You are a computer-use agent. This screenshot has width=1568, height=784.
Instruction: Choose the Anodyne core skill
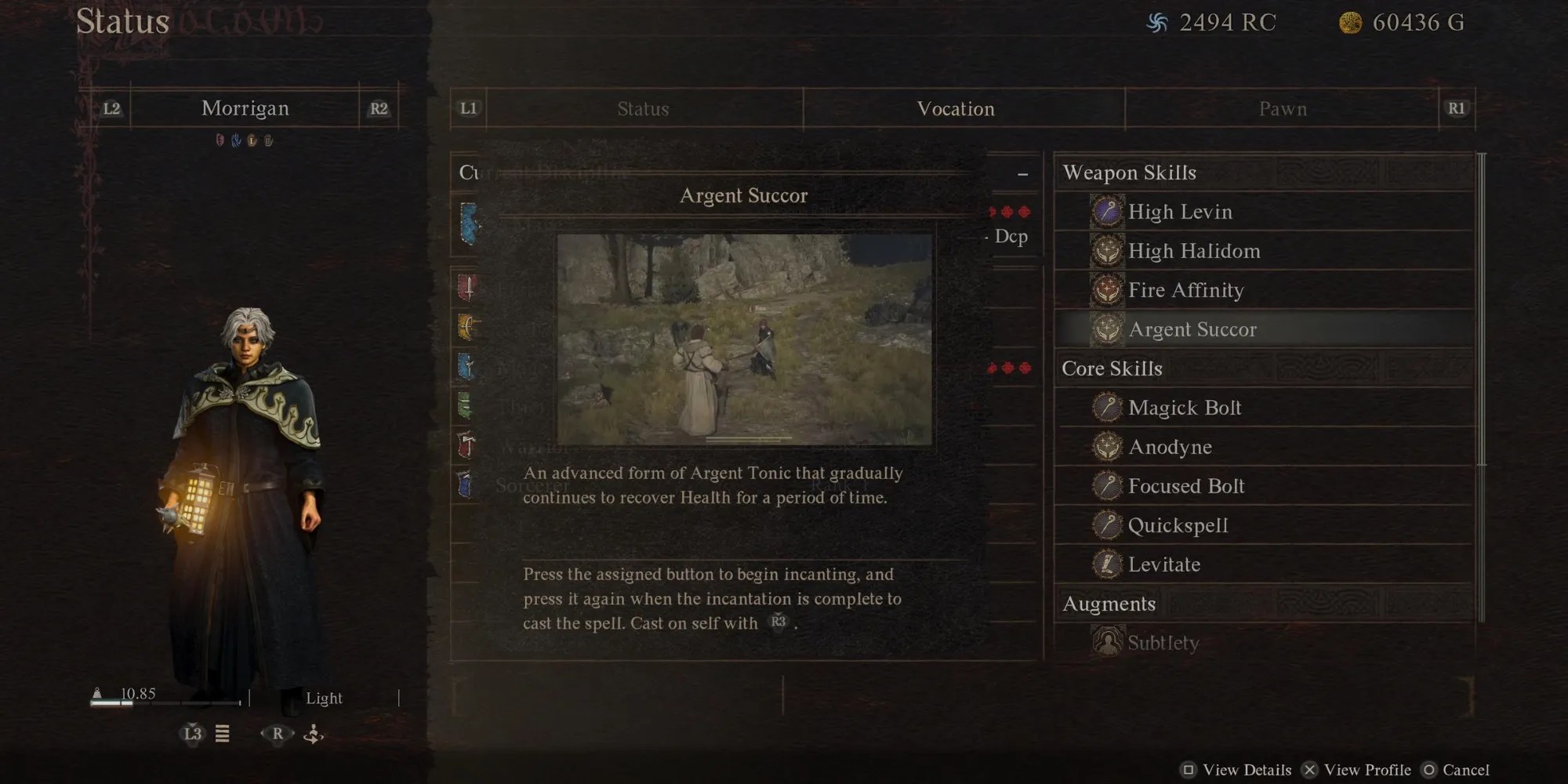1170,447
